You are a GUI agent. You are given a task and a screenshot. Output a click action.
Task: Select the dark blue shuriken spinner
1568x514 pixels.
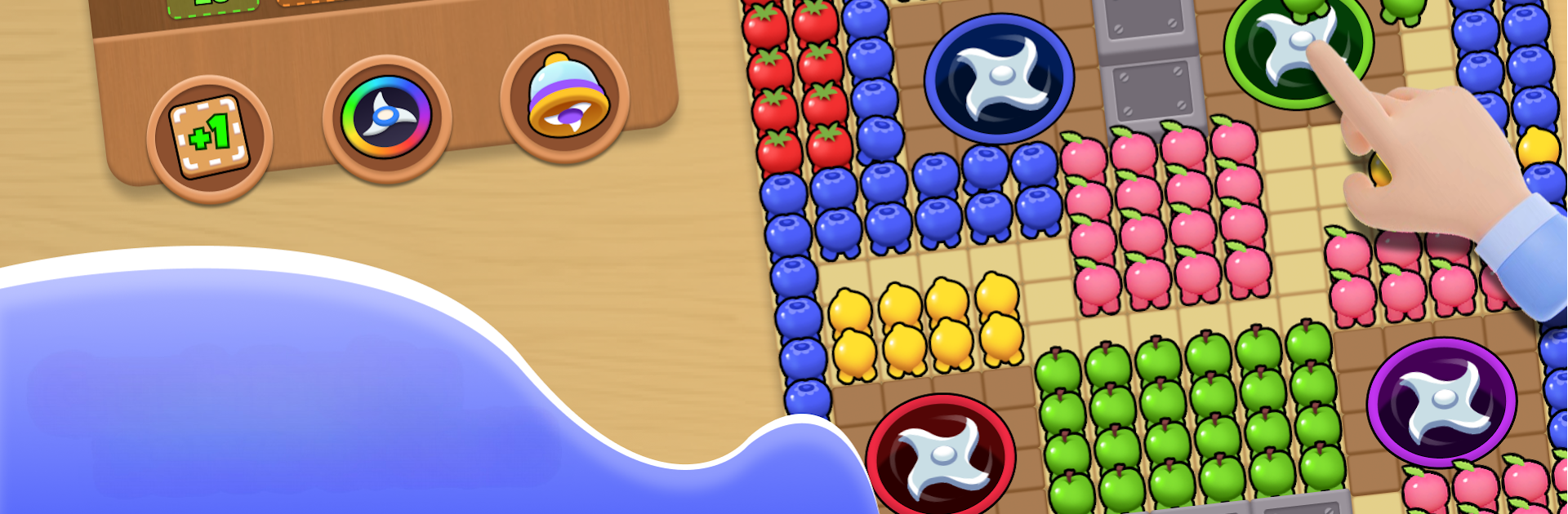point(999,80)
